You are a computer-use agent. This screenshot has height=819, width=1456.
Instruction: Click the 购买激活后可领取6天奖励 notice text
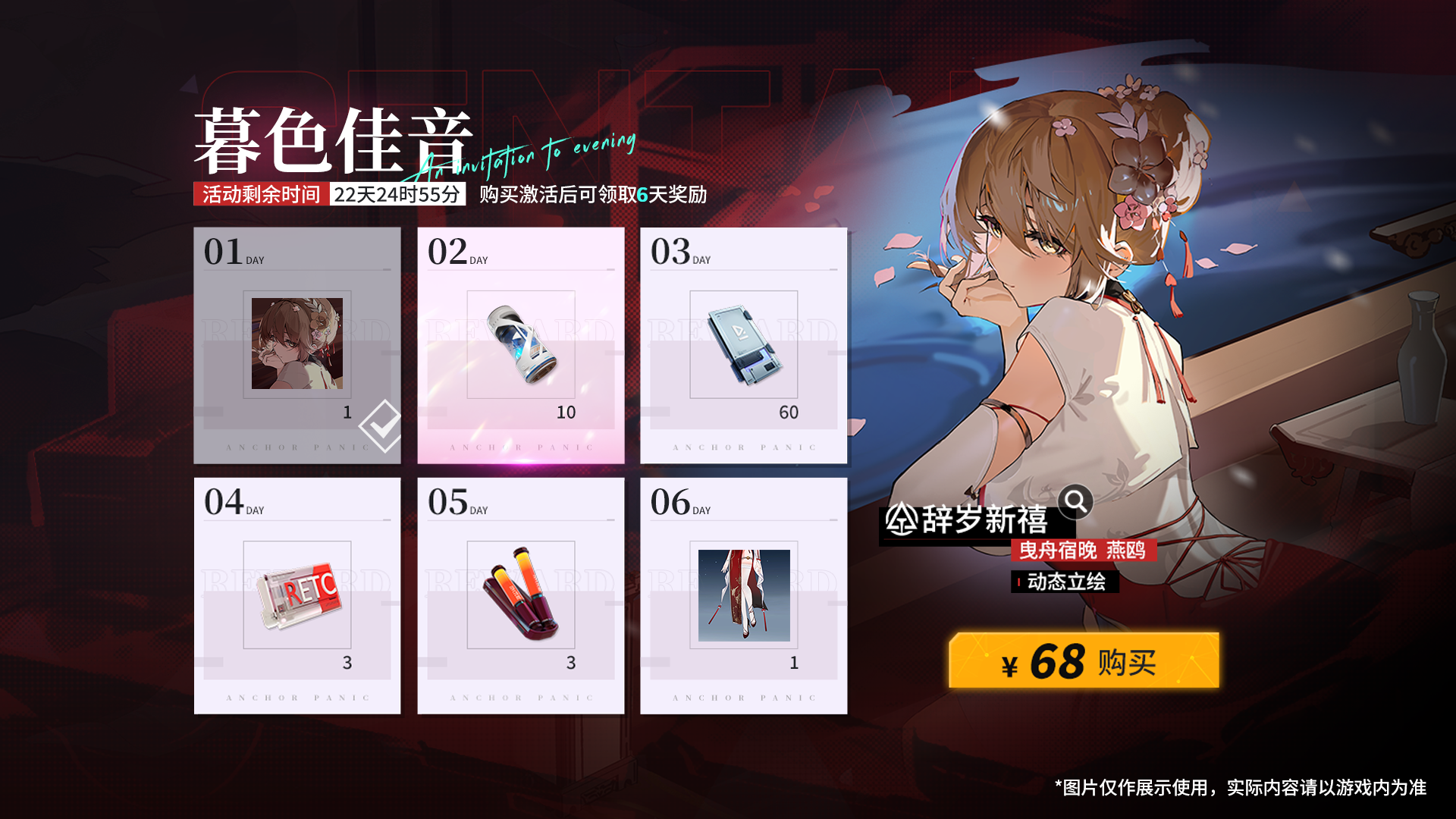click(x=590, y=196)
